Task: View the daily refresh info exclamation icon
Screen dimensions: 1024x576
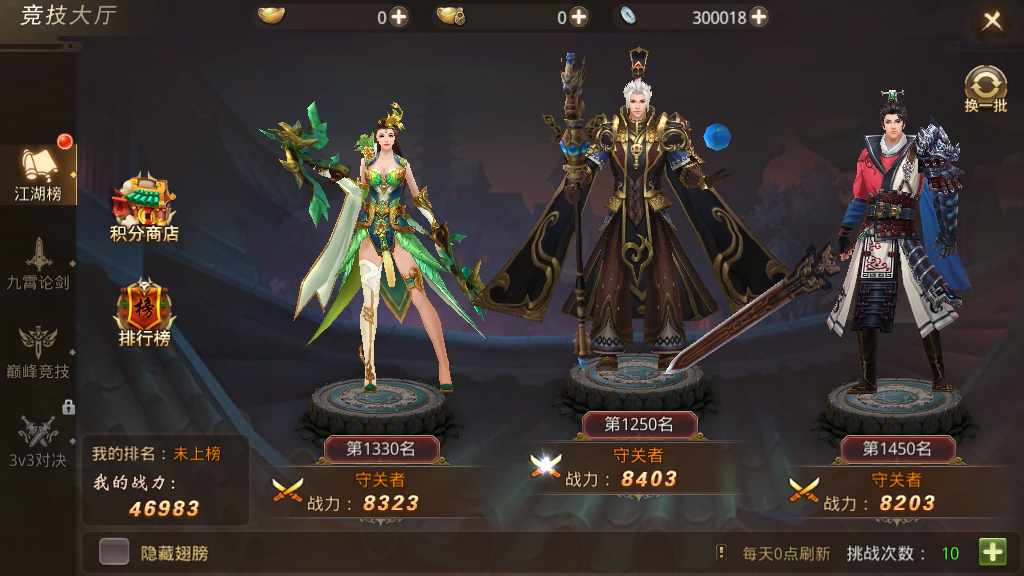Action: 721,552
